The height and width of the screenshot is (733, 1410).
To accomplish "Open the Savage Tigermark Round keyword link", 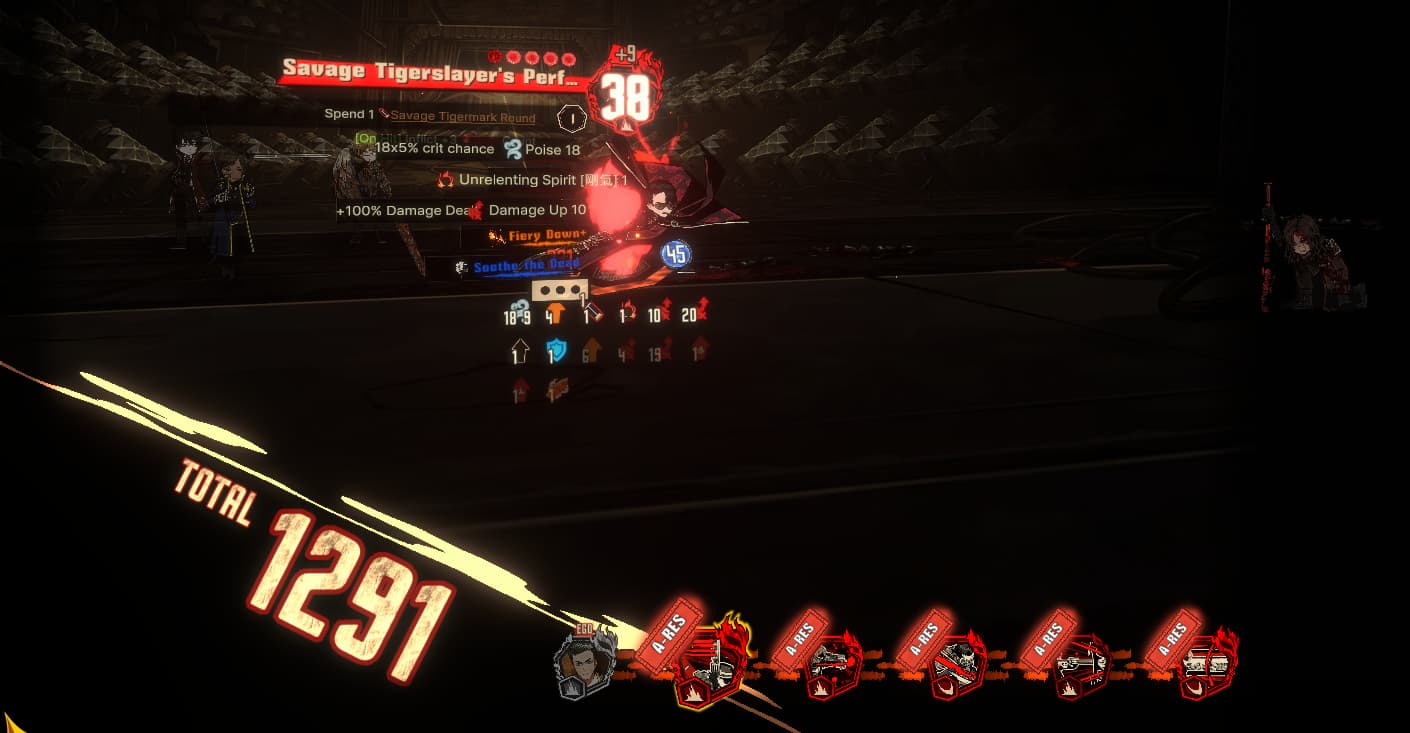I will coord(462,117).
